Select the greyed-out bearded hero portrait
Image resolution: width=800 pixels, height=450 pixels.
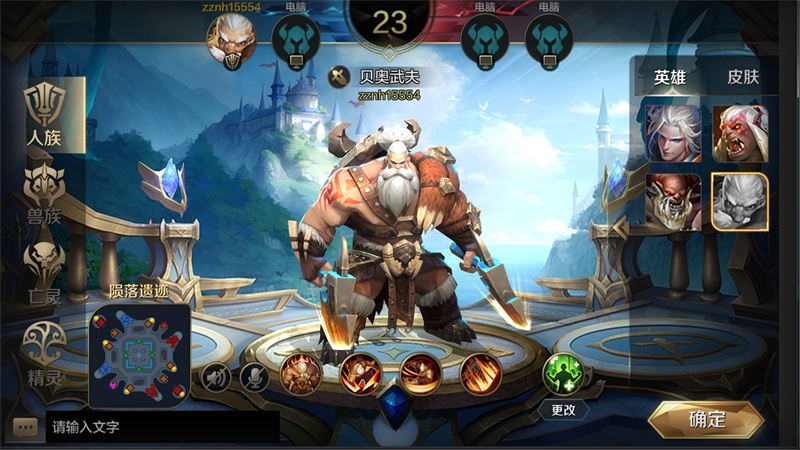click(x=740, y=202)
